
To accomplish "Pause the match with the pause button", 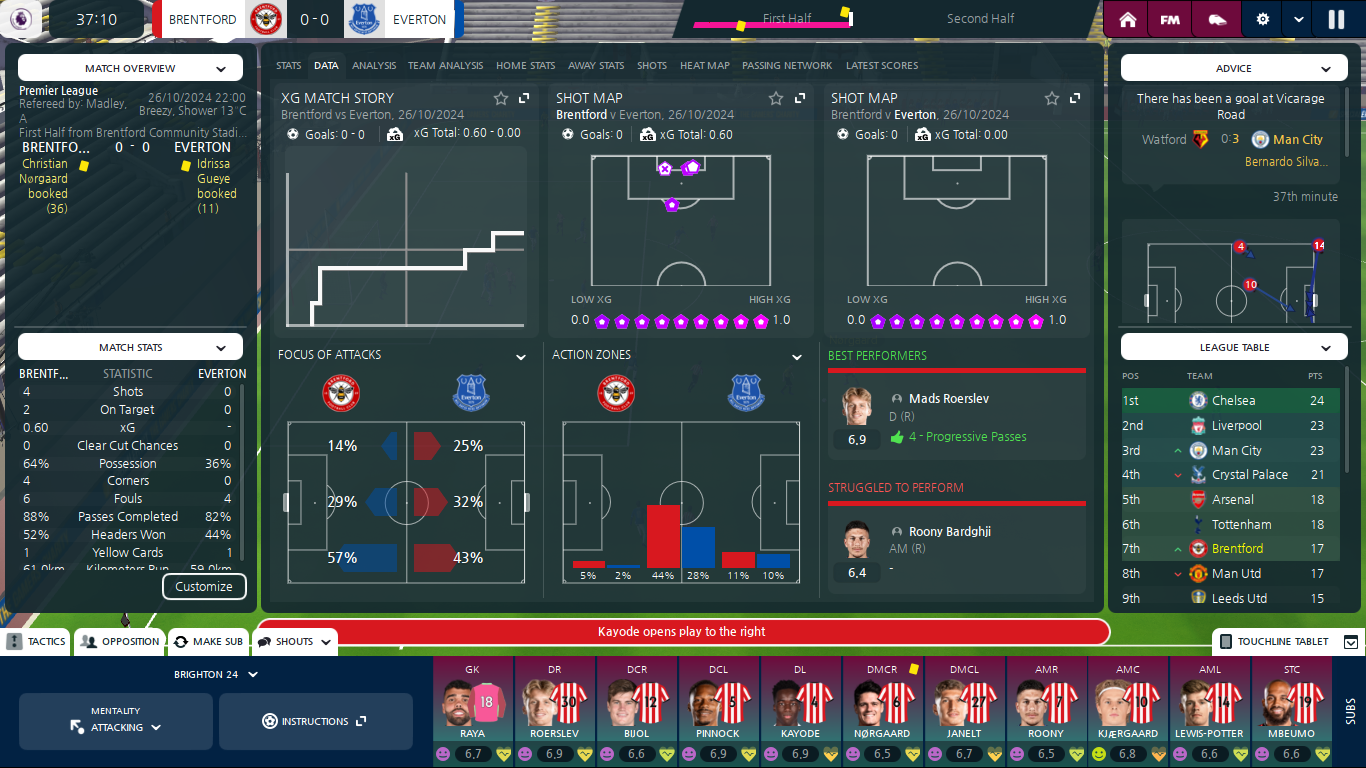I will pyautogui.click(x=1336, y=19).
